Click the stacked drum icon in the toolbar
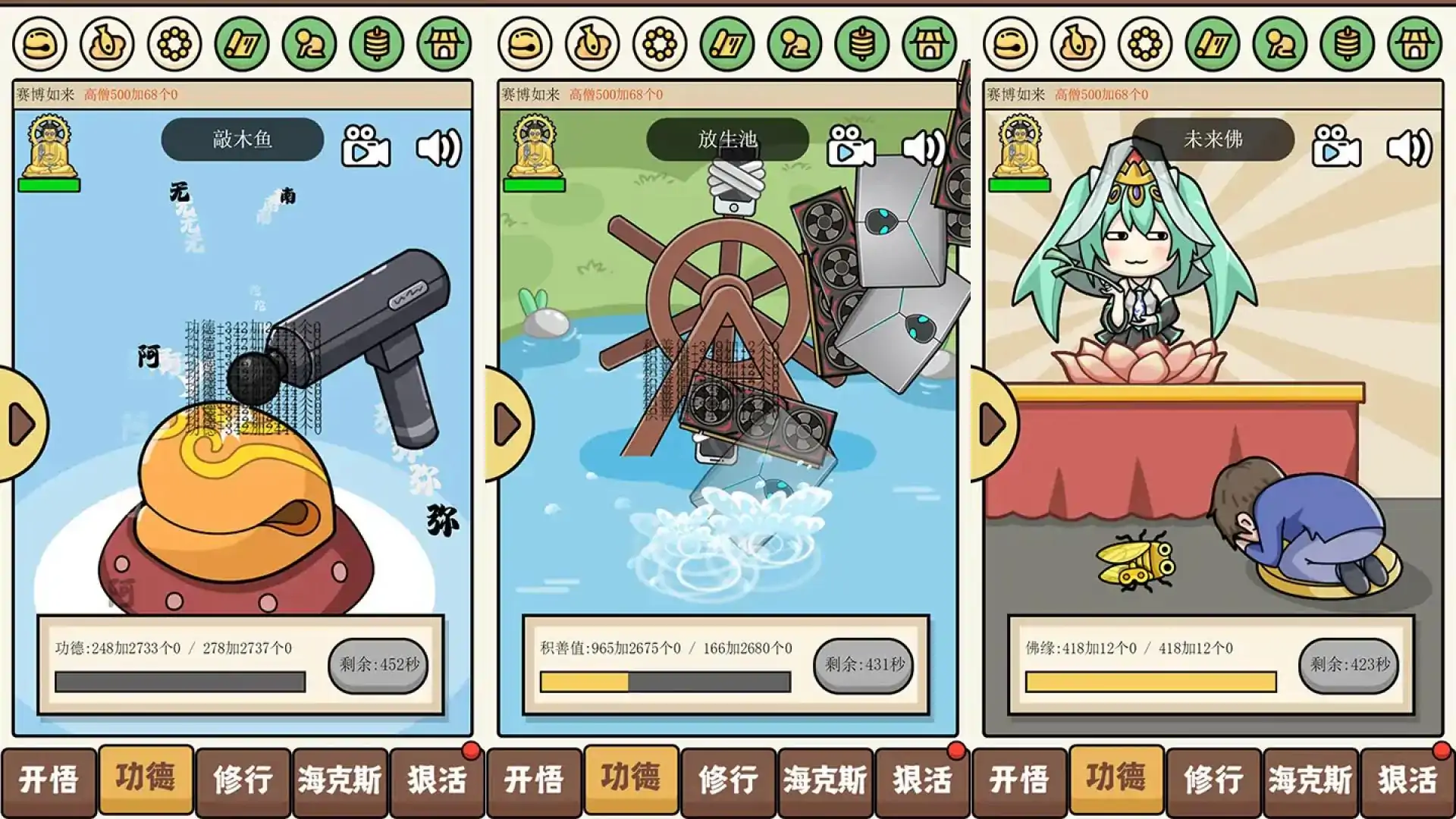The image size is (1456, 819). 373,43
